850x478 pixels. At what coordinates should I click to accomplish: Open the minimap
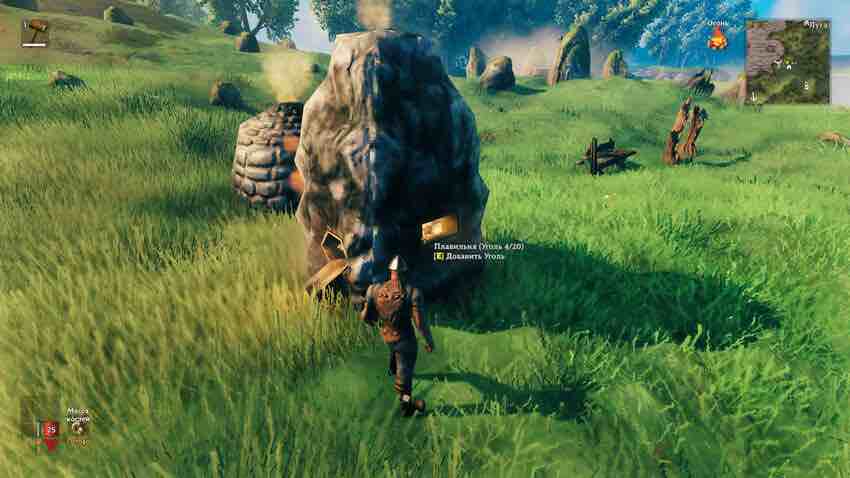pyautogui.click(x=786, y=62)
